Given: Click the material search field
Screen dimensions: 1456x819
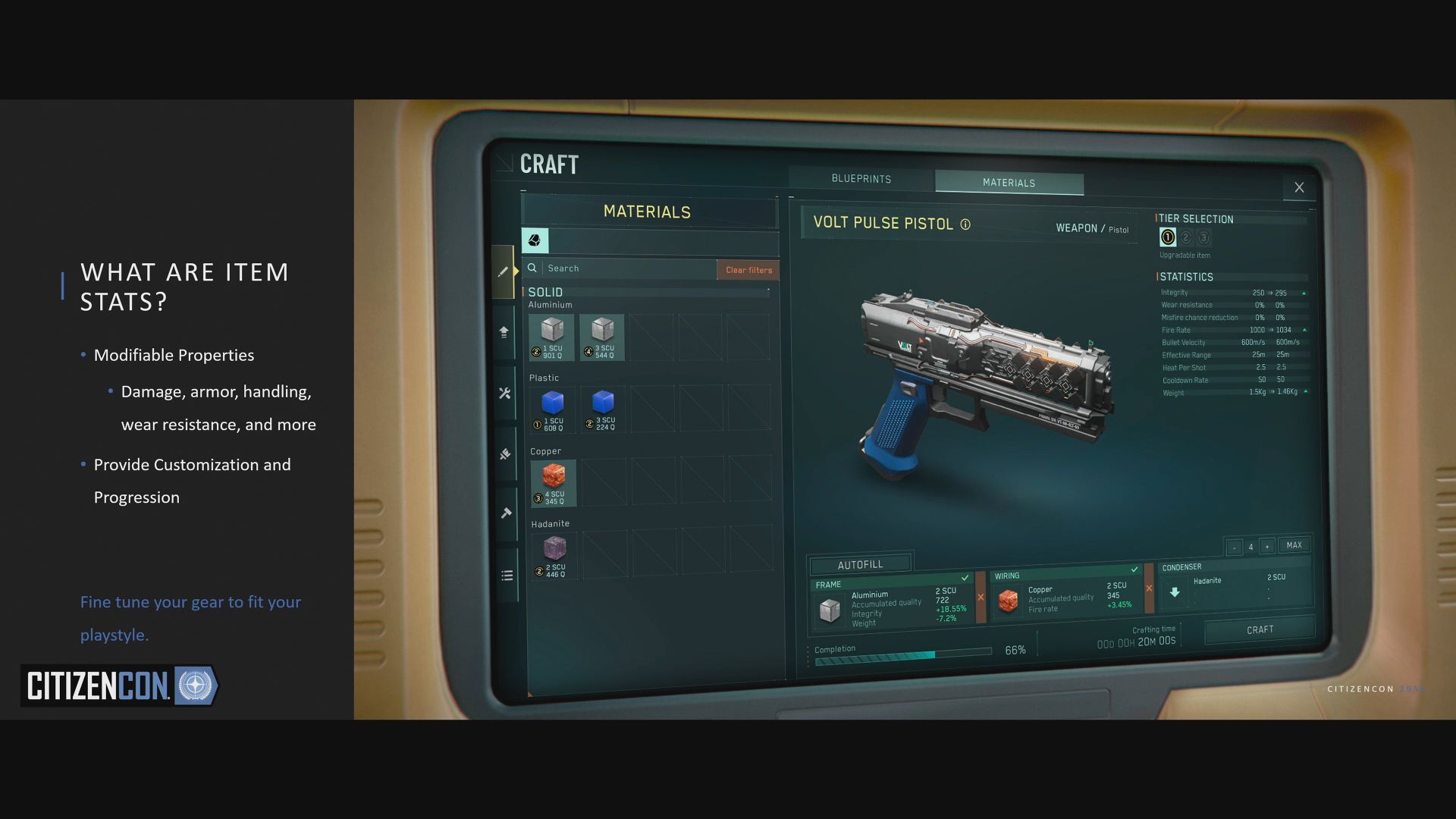Looking at the screenshot, I should click(628, 268).
